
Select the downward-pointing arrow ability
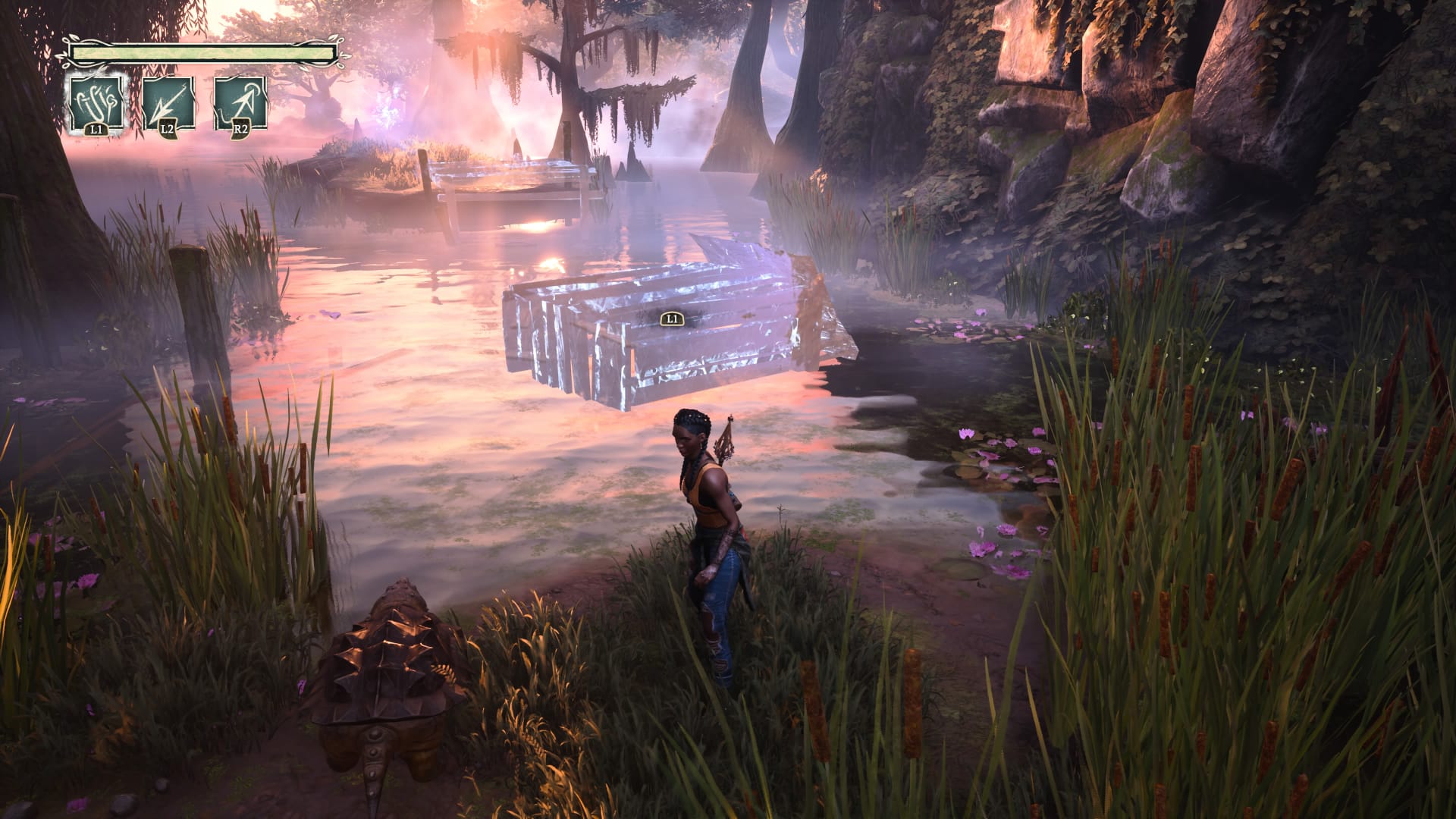pos(168,103)
